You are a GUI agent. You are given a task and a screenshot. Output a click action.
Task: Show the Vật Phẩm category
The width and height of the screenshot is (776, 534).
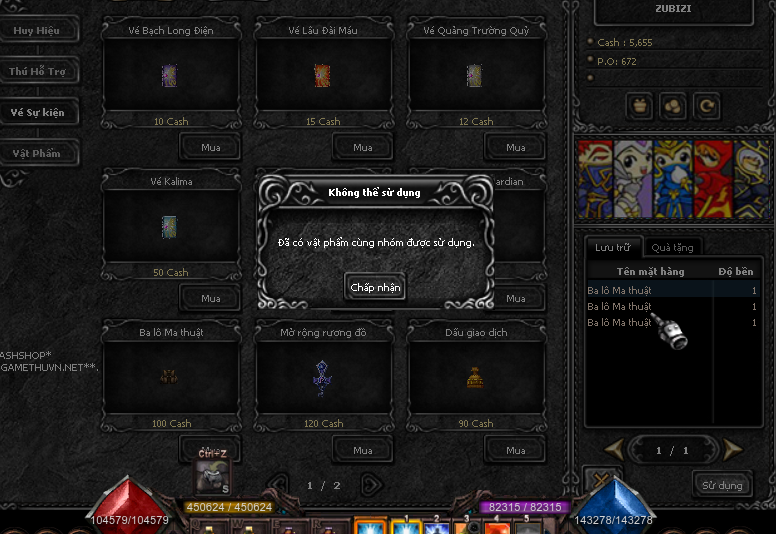[x=36, y=153]
